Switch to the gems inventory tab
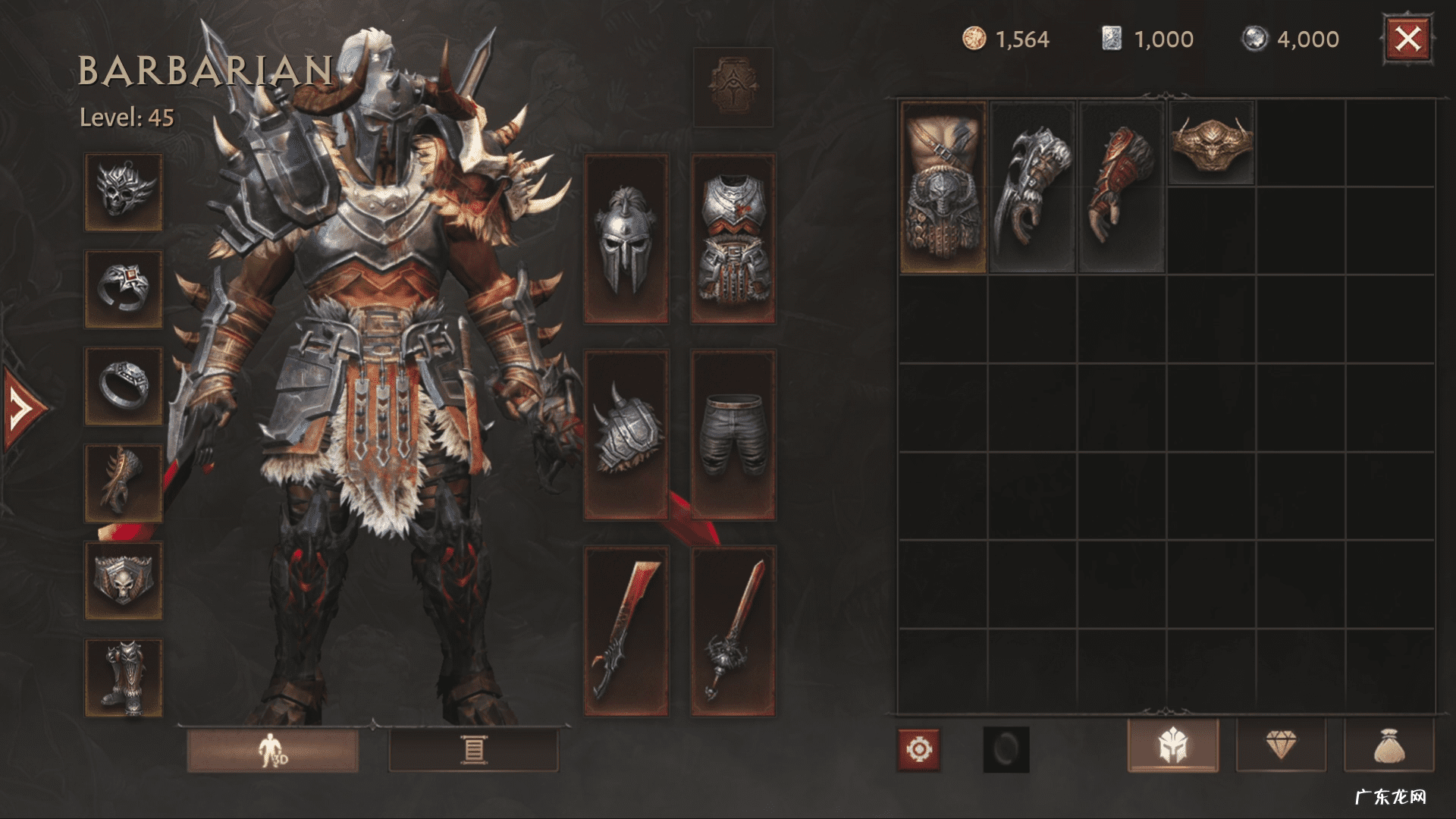 click(1281, 746)
